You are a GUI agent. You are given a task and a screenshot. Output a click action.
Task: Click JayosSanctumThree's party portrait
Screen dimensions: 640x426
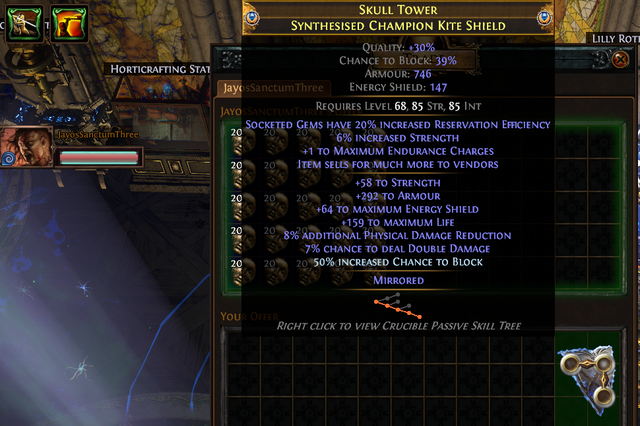click(x=24, y=146)
